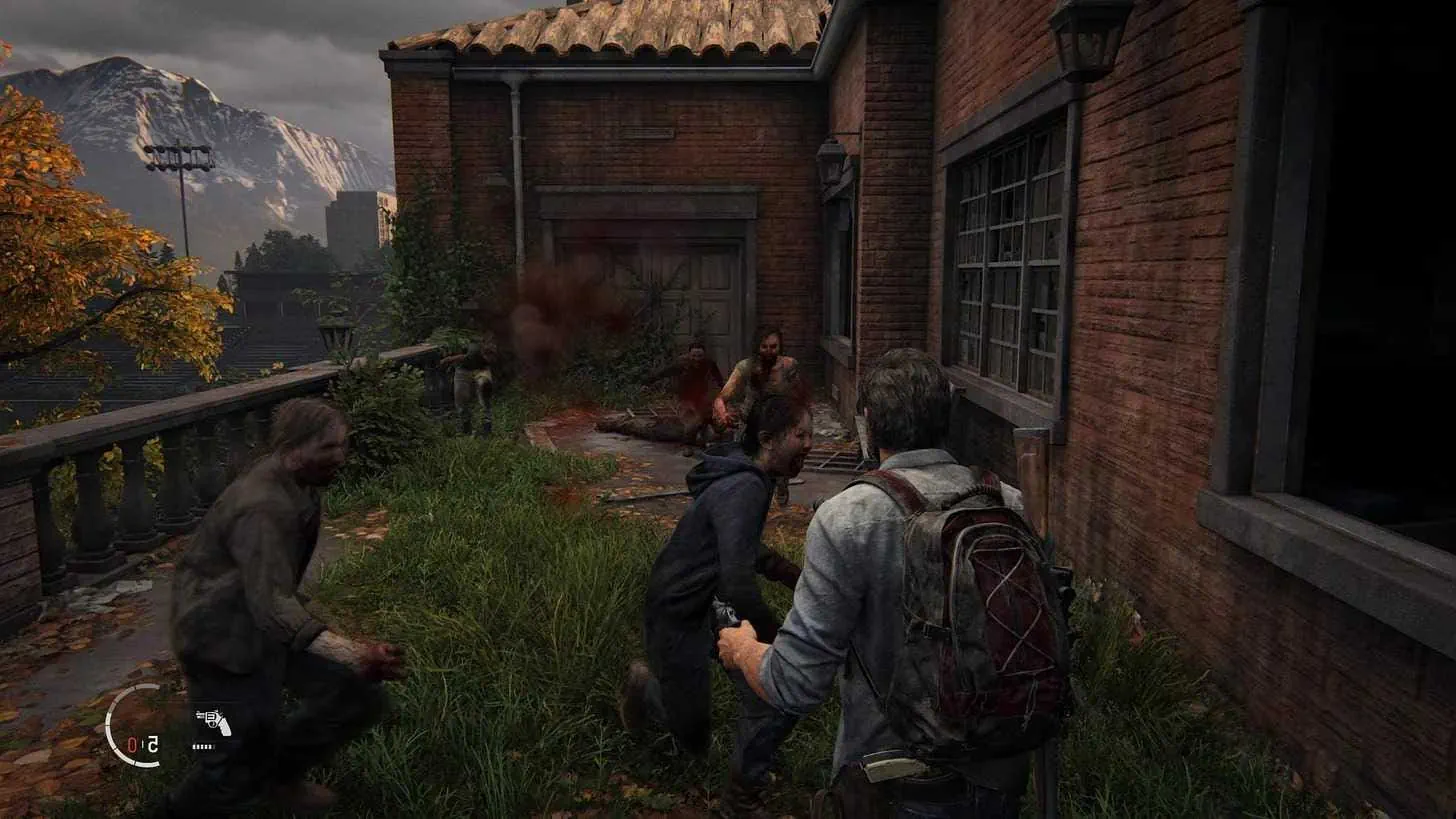This screenshot has height=819, width=1456.
Task: Select the revolver weapon icon
Action: 213,722
